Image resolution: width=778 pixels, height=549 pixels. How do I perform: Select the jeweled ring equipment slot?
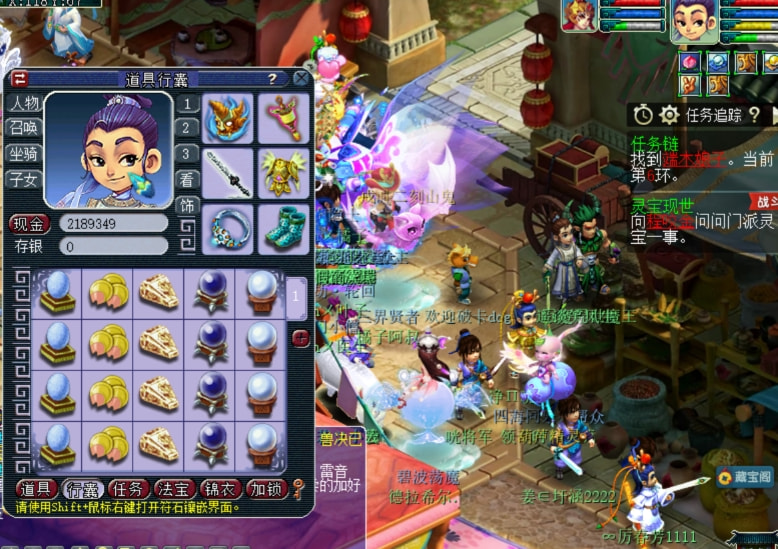click(x=229, y=228)
